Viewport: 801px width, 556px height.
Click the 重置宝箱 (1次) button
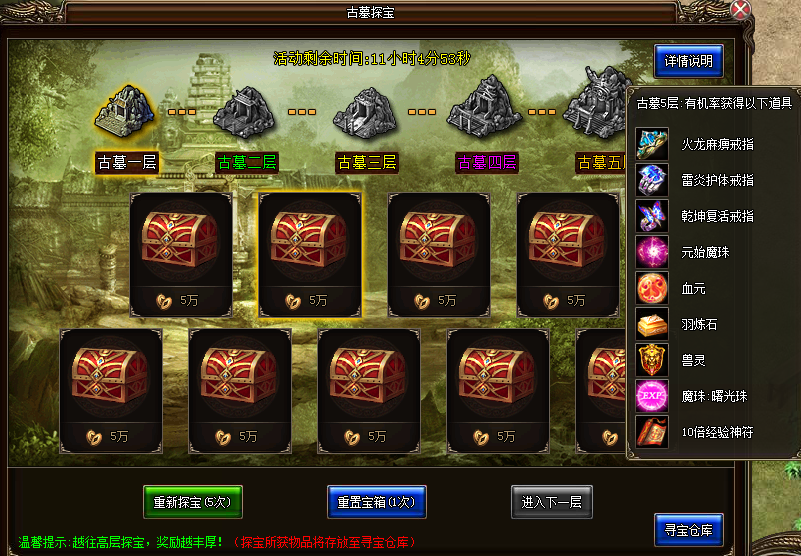377,501
